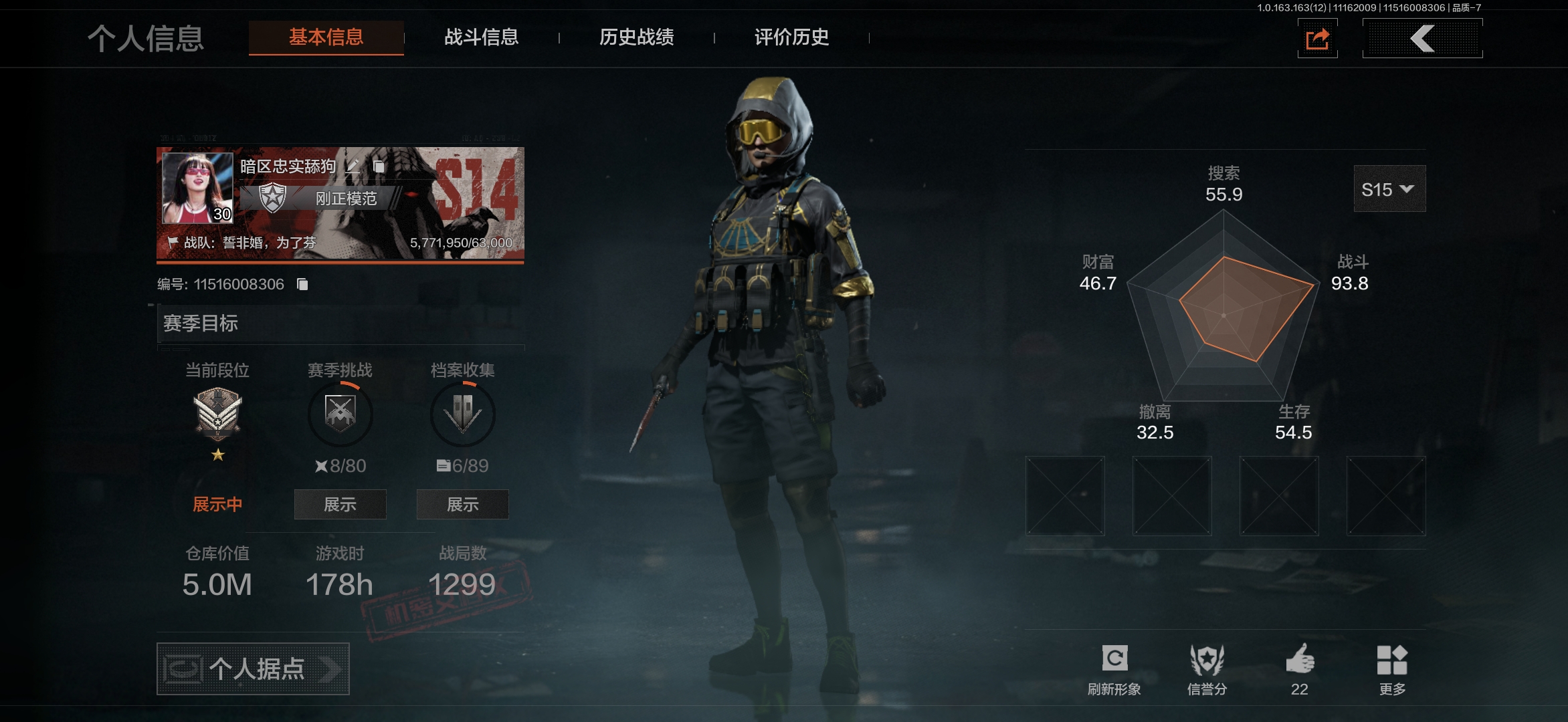Open the 更多 menu
Viewport: 1568px width, 722px height.
click(x=1392, y=669)
